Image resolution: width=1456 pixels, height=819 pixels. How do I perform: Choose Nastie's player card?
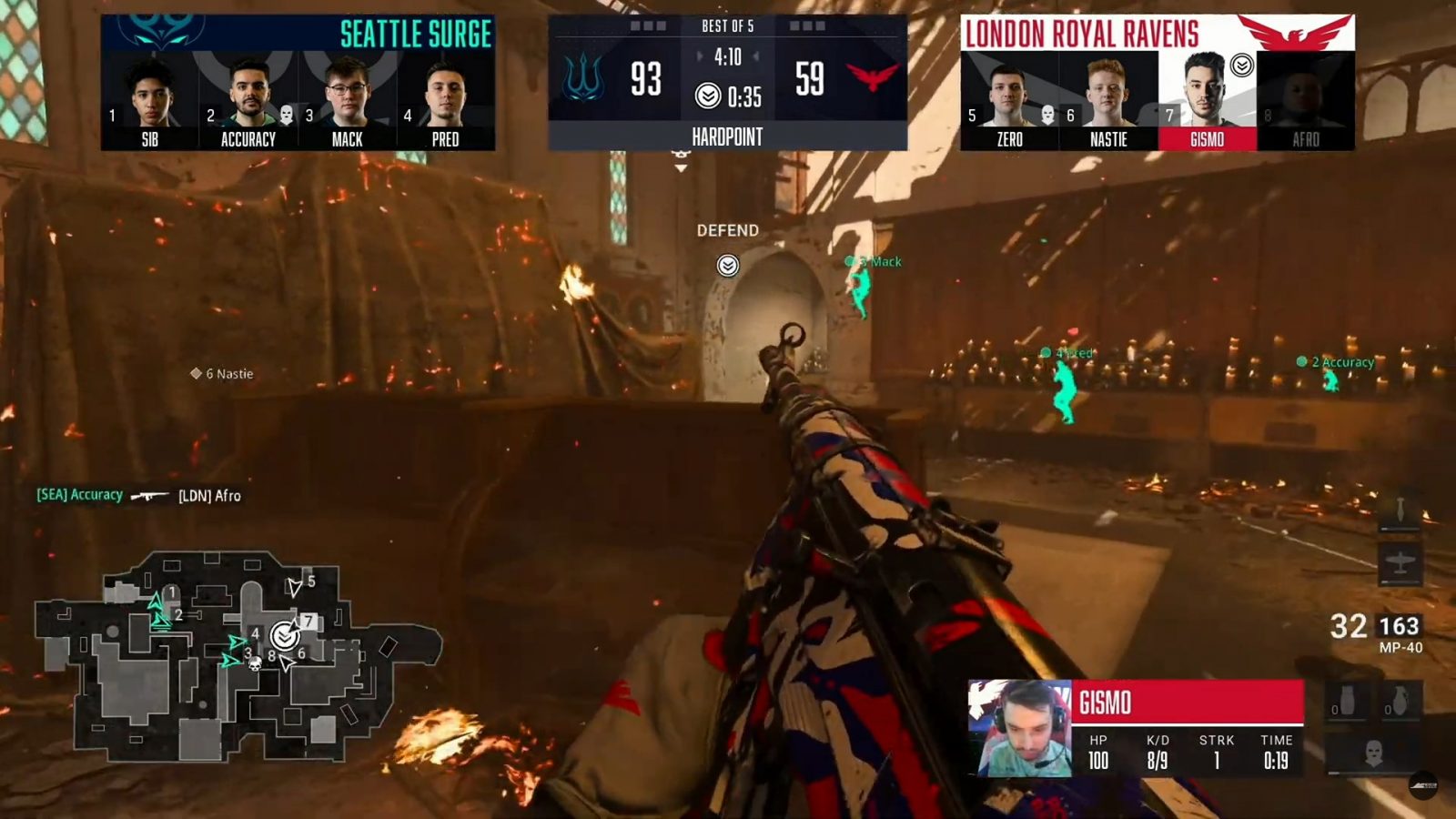click(x=1108, y=100)
